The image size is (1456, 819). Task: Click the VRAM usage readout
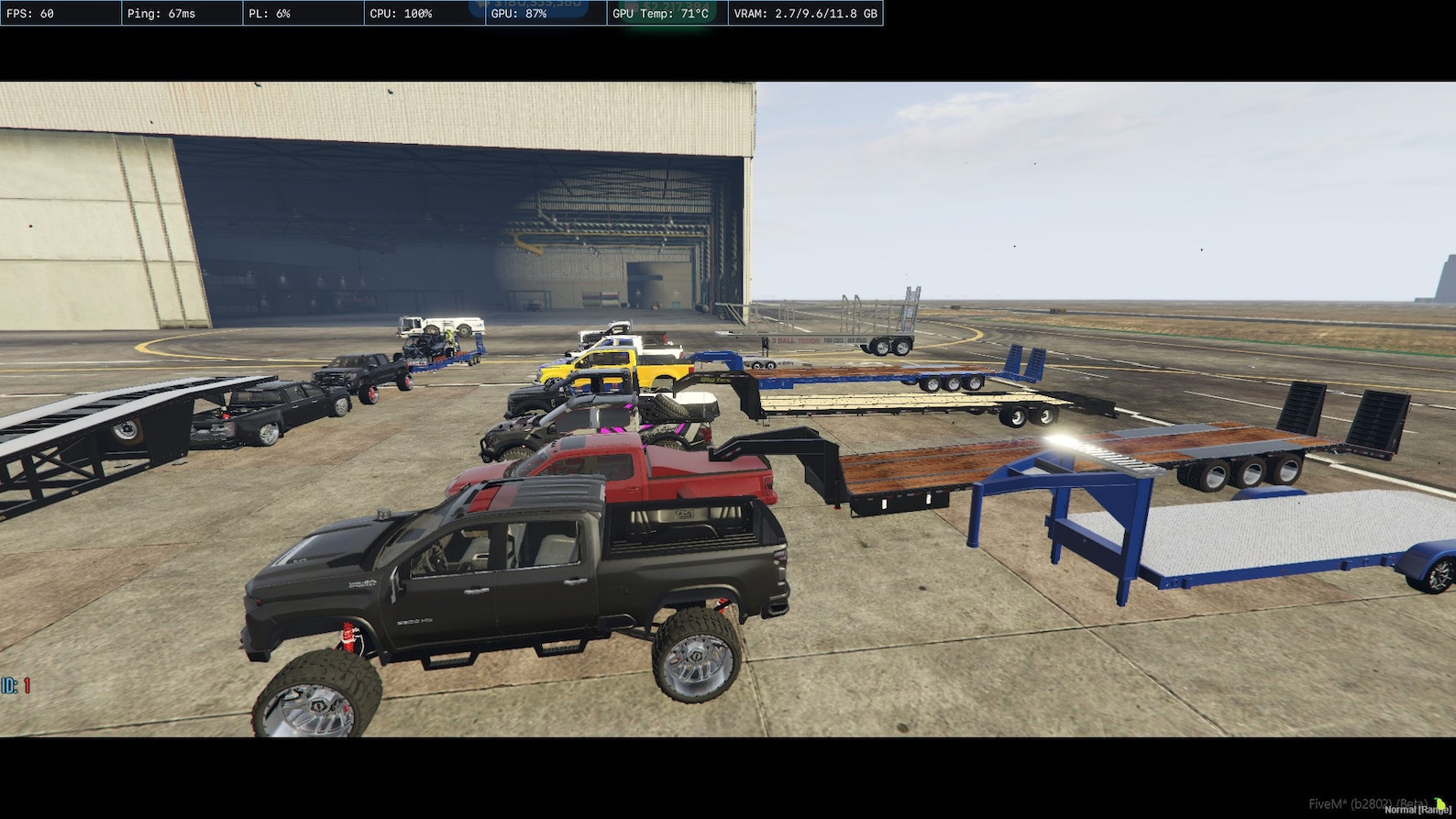[804, 13]
